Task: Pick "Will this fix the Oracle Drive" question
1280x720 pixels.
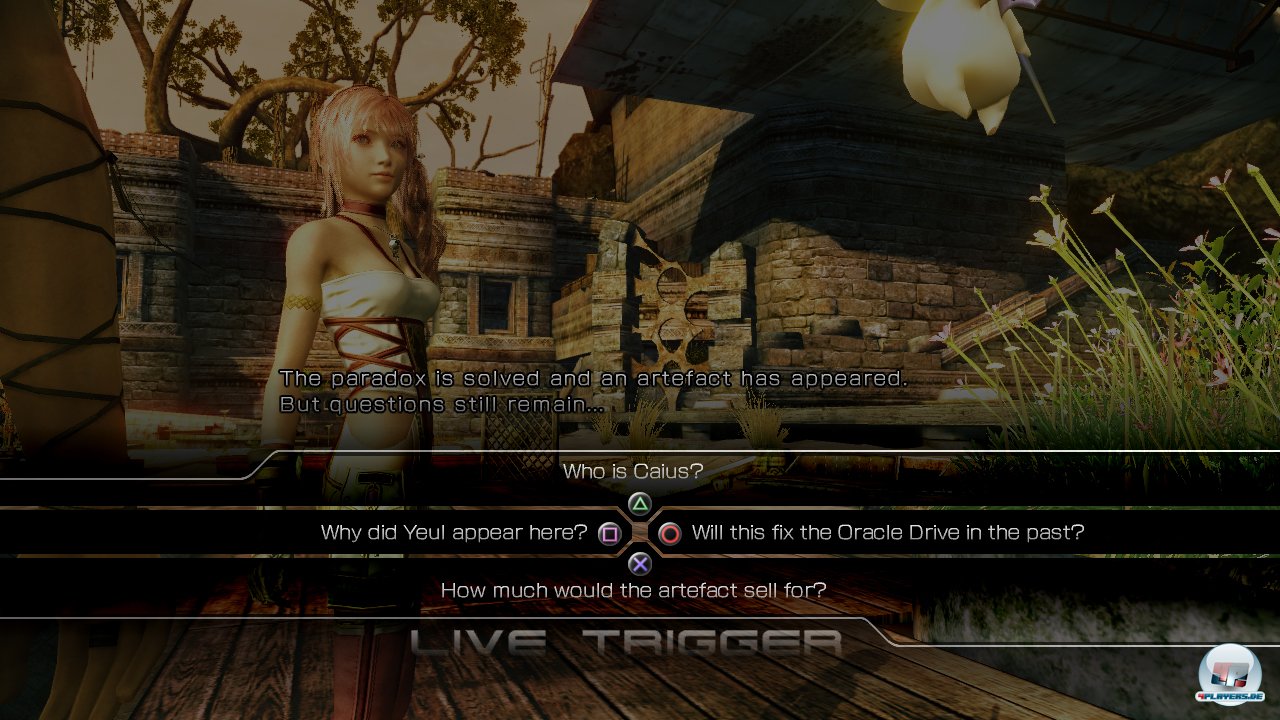Action: pyautogui.click(x=887, y=533)
